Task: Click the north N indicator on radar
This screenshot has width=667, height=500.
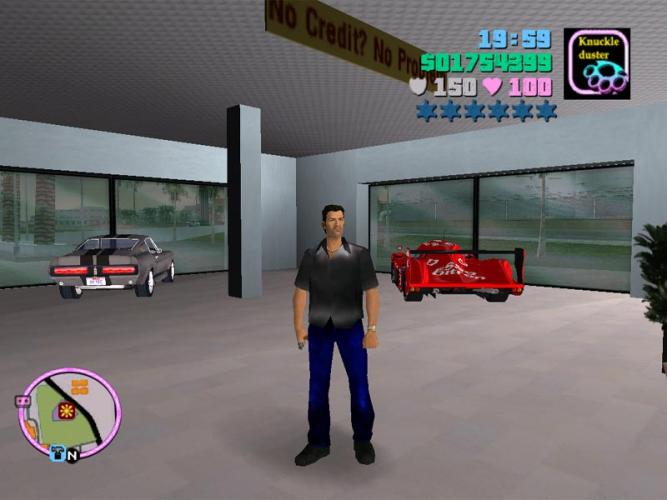Action: [x=73, y=455]
